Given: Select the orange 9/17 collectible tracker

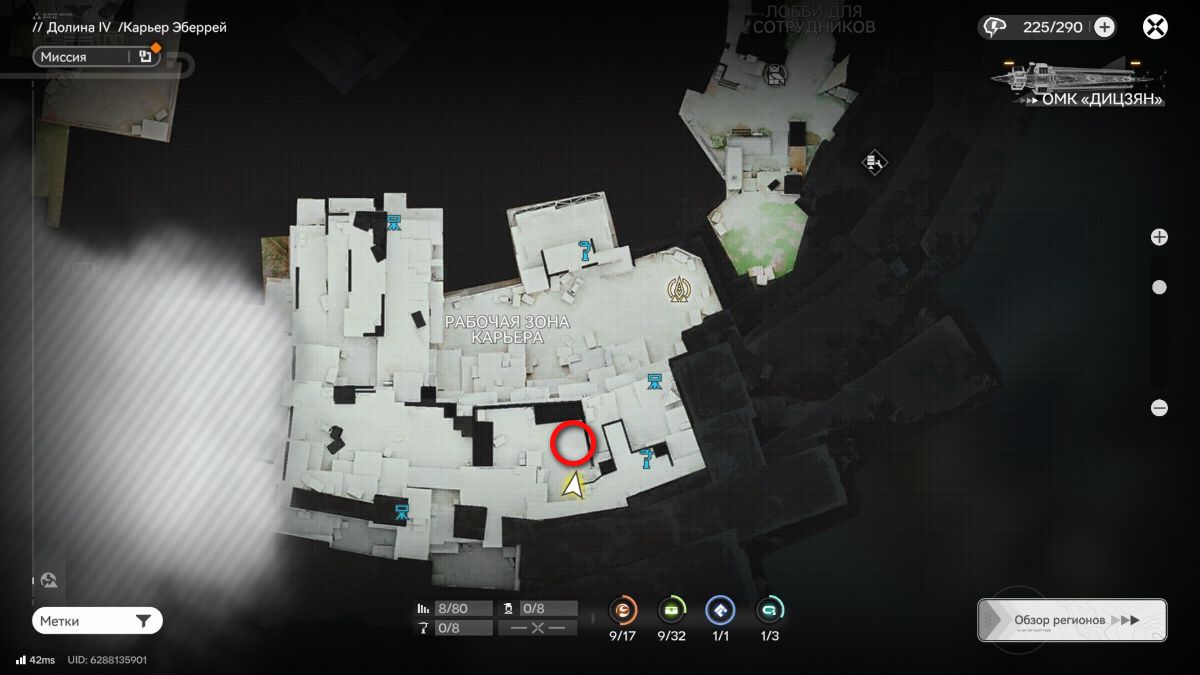Looking at the screenshot, I should (624, 610).
